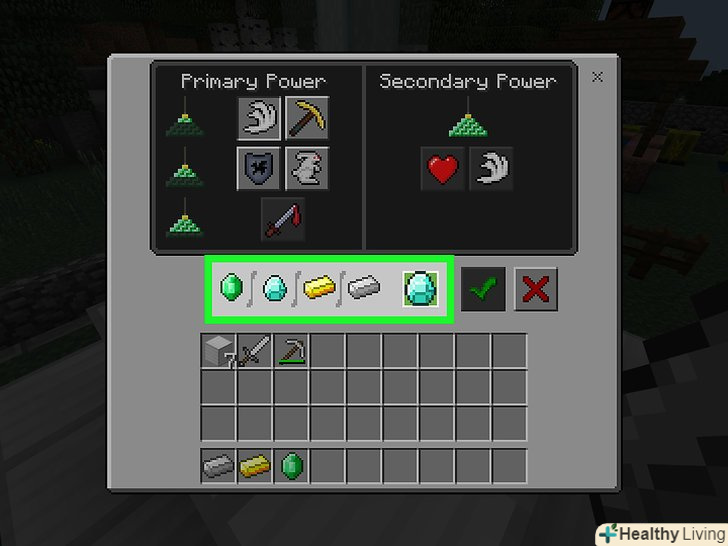Choose the Haste pickaxe power
Viewport: 728px width, 546px height.
(x=306, y=119)
